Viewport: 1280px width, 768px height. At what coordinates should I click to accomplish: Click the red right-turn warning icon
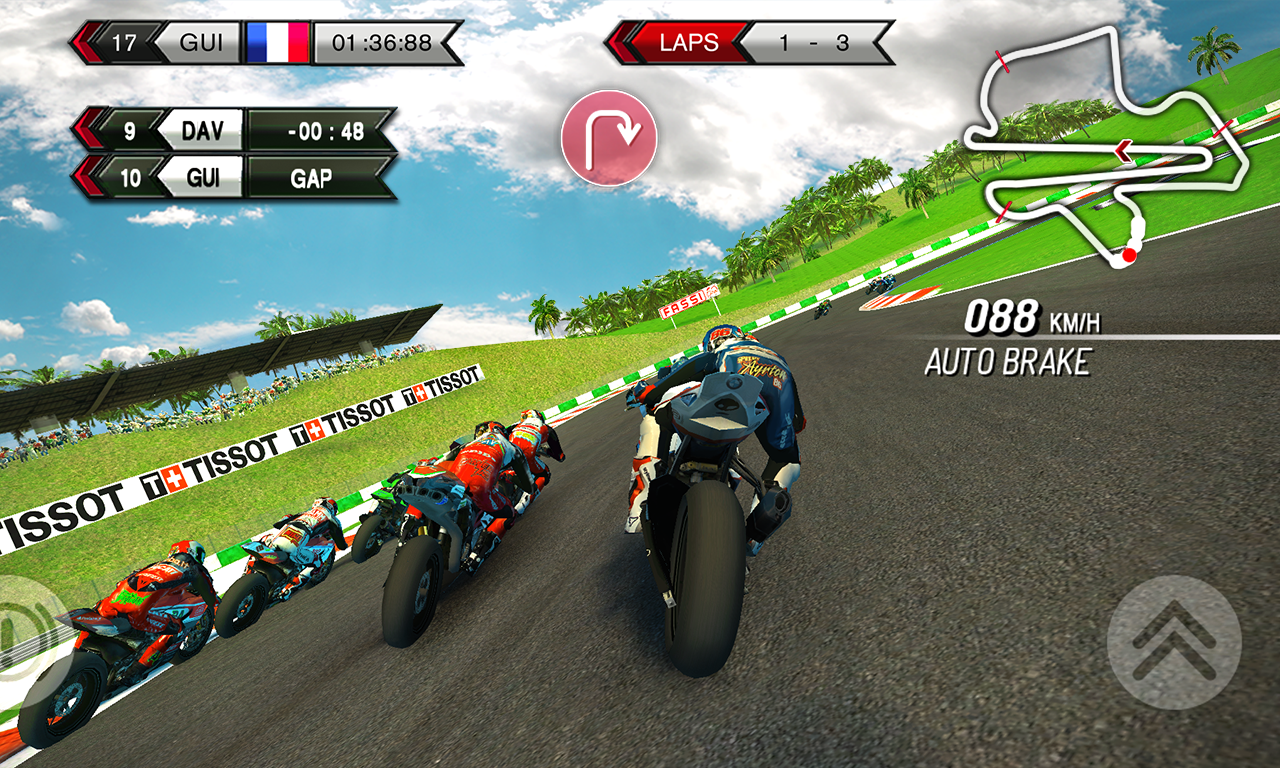tap(609, 138)
